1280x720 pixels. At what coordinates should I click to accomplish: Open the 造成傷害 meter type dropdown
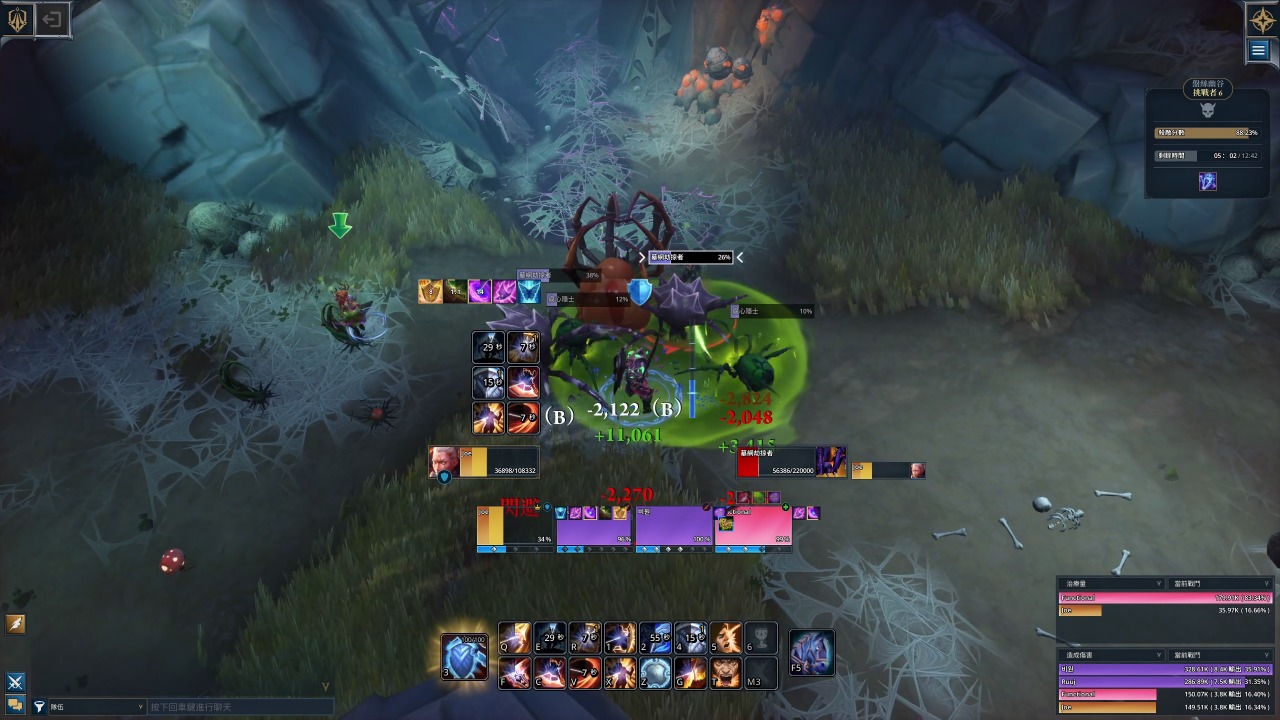click(x=1159, y=655)
